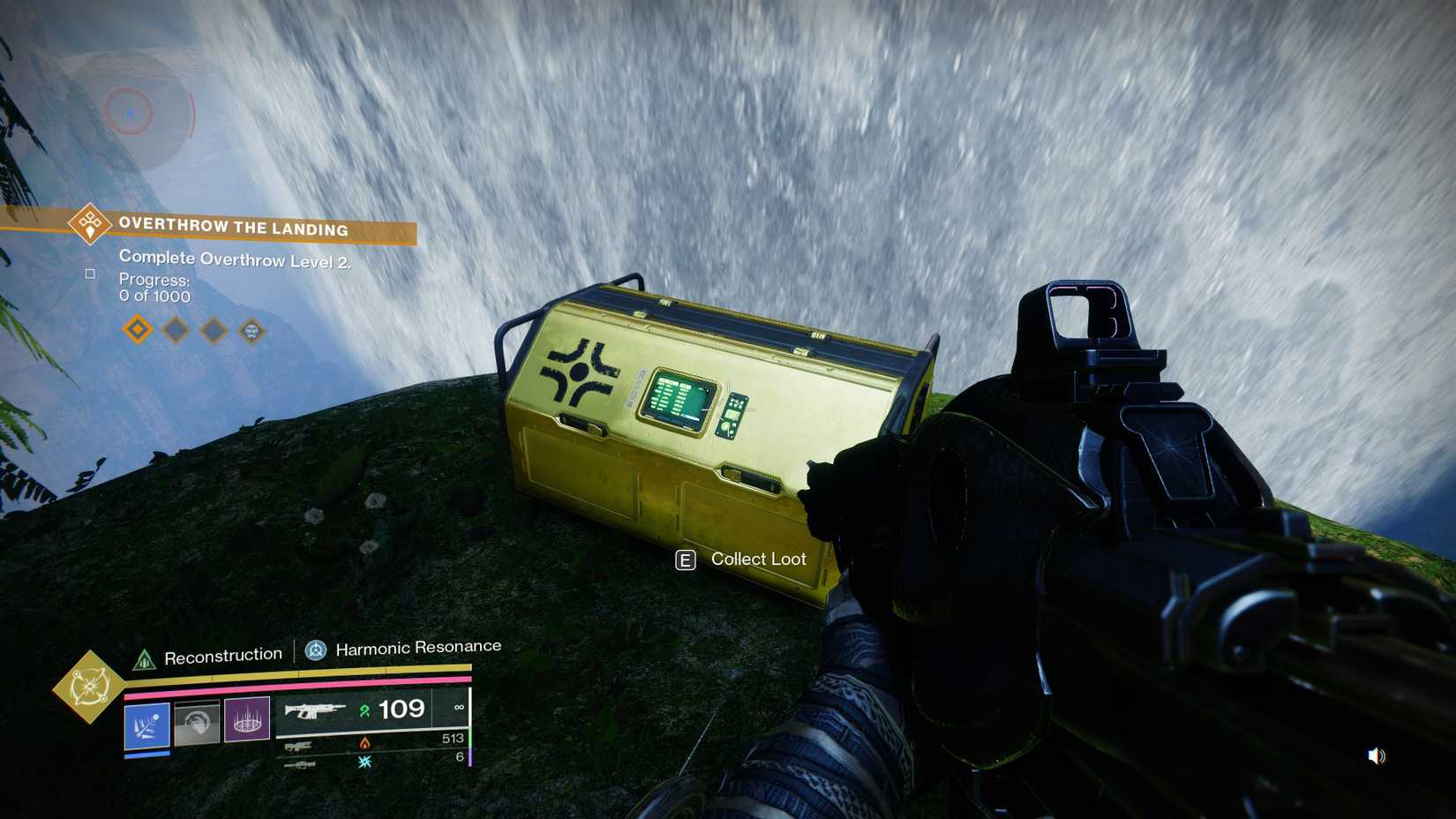Select the Overthrow the Landing quest icon
This screenshot has width=1456, height=819.
pyautogui.click(x=88, y=223)
